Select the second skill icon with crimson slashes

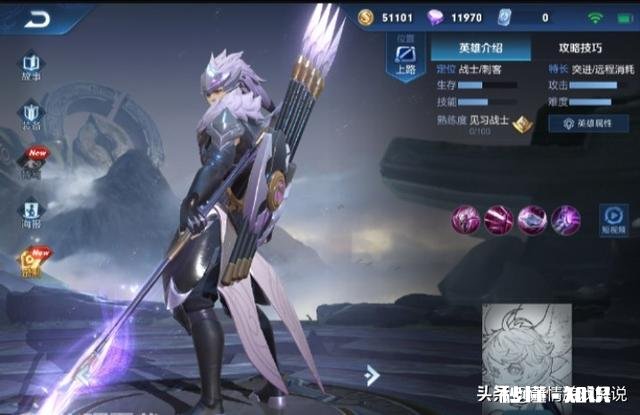498,218
